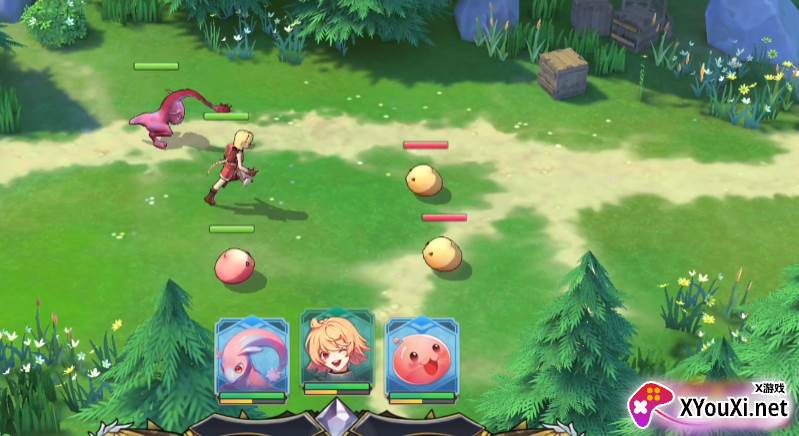Tap the pink slime pet portrait
This screenshot has height=436, width=799.
[421, 357]
